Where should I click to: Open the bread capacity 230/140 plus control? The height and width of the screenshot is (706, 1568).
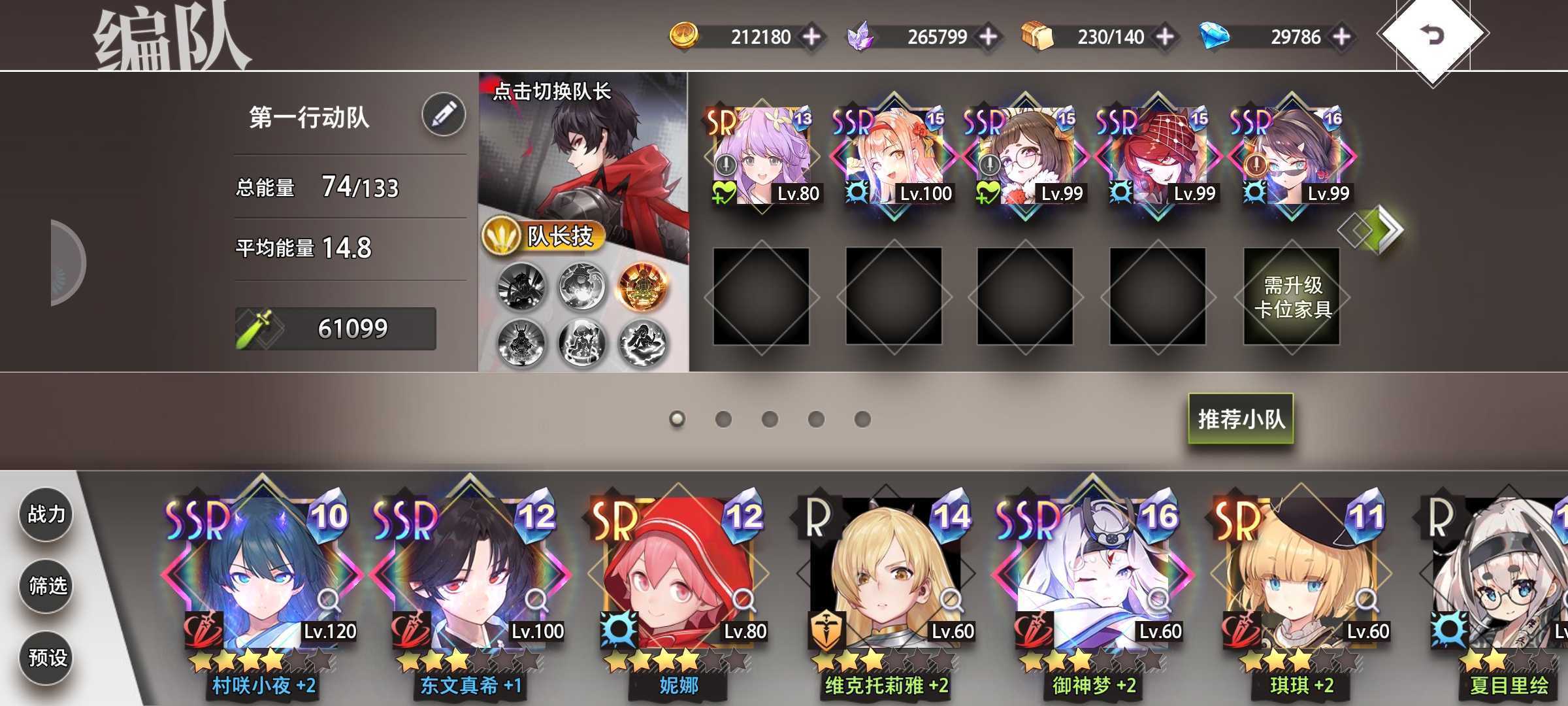coord(1166,37)
